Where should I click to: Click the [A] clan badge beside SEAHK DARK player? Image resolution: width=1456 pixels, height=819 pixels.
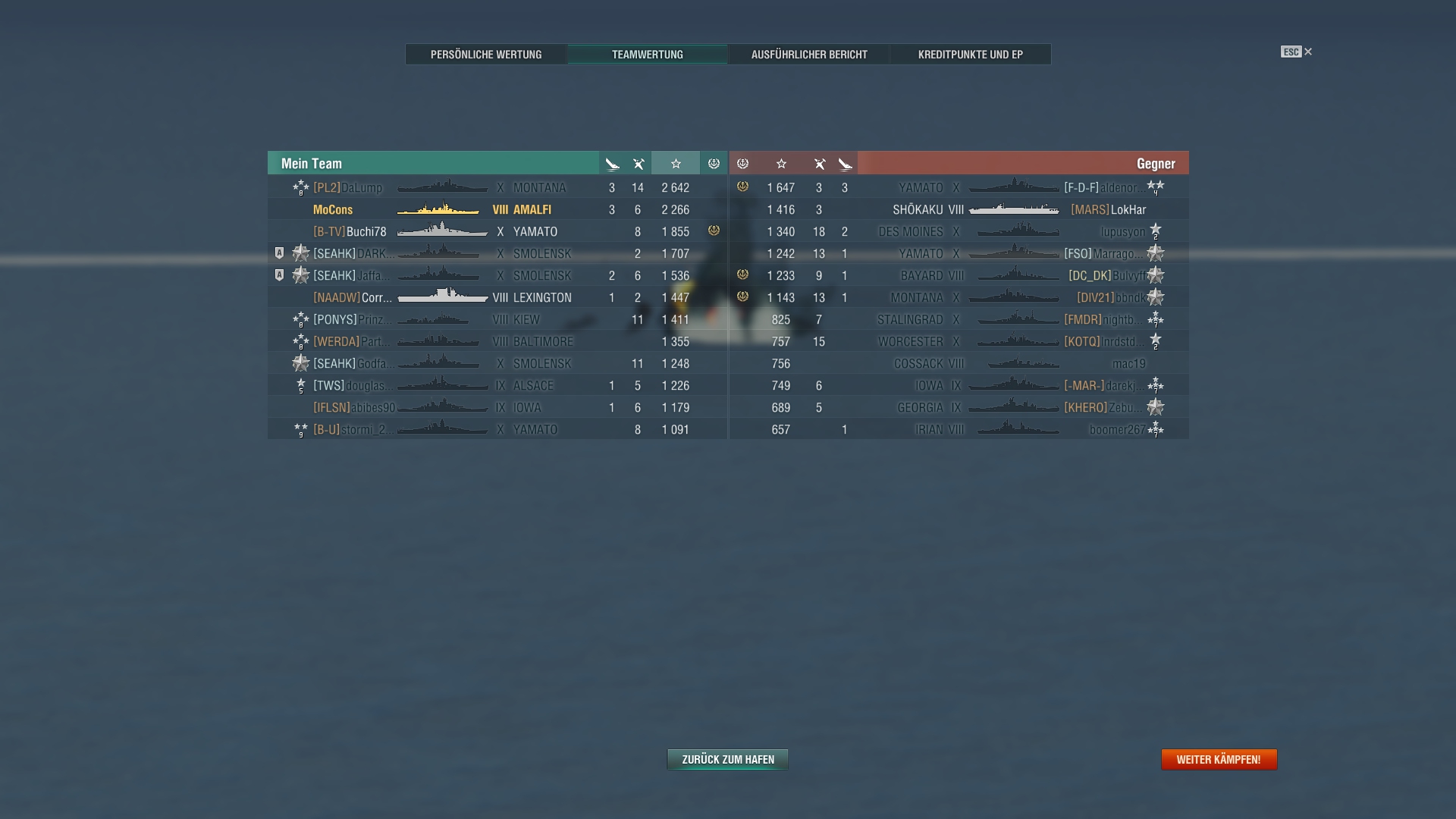(279, 253)
